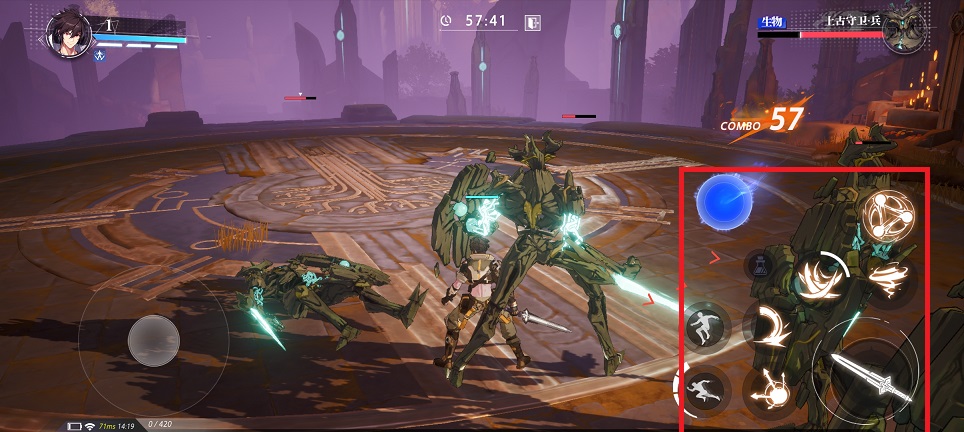Use the potion bottle item
Viewport: 964px width, 432px height.
coord(759,265)
